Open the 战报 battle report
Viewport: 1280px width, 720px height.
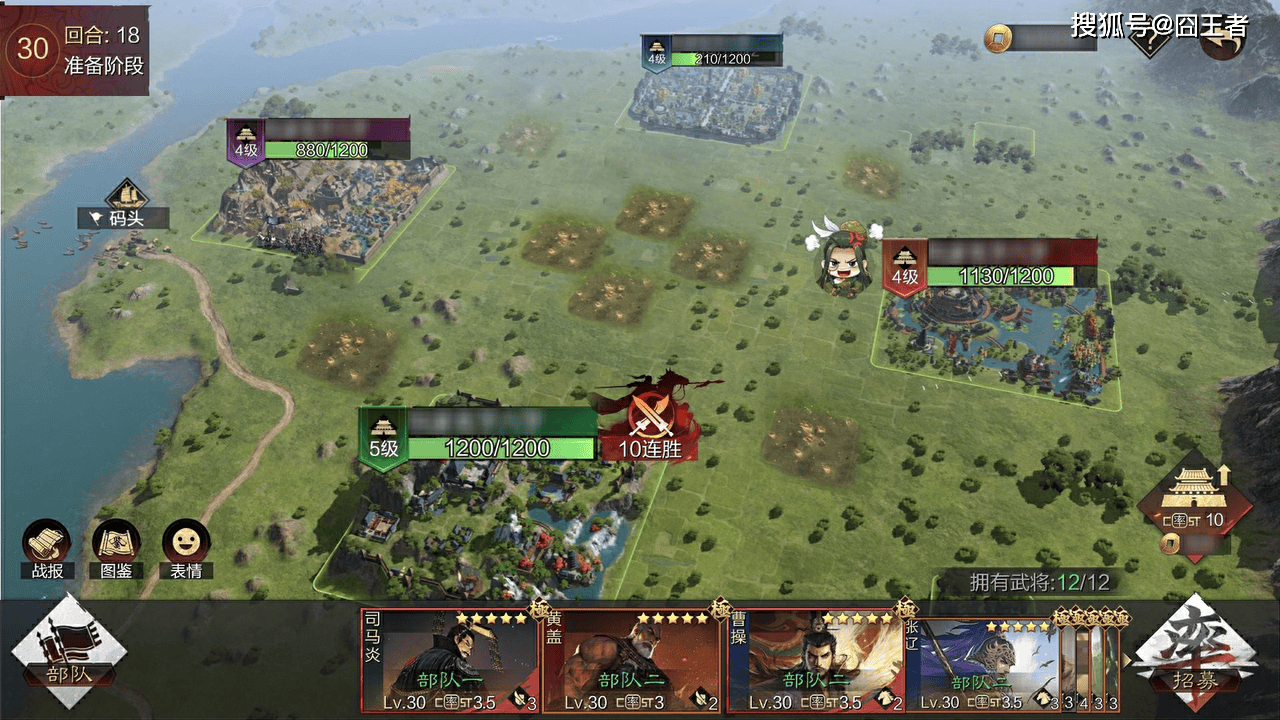(46, 547)
